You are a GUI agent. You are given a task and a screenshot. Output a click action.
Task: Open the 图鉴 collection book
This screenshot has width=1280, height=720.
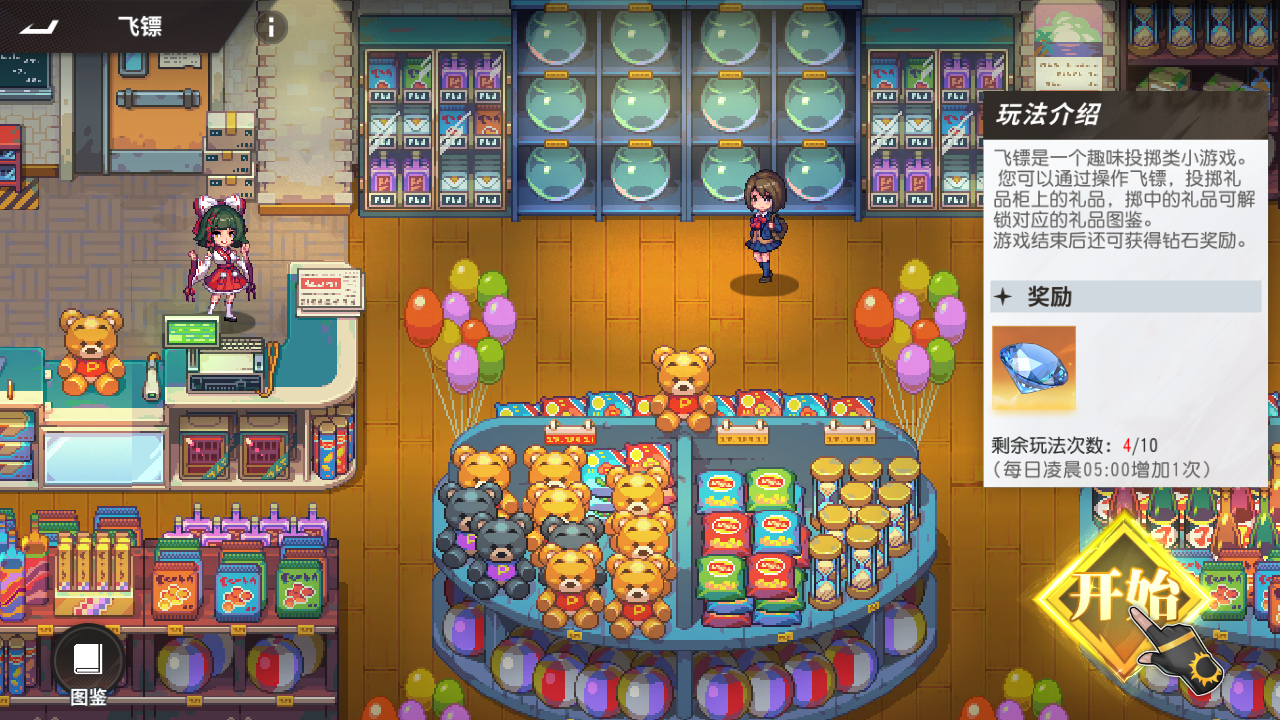[x=89, y=661]
